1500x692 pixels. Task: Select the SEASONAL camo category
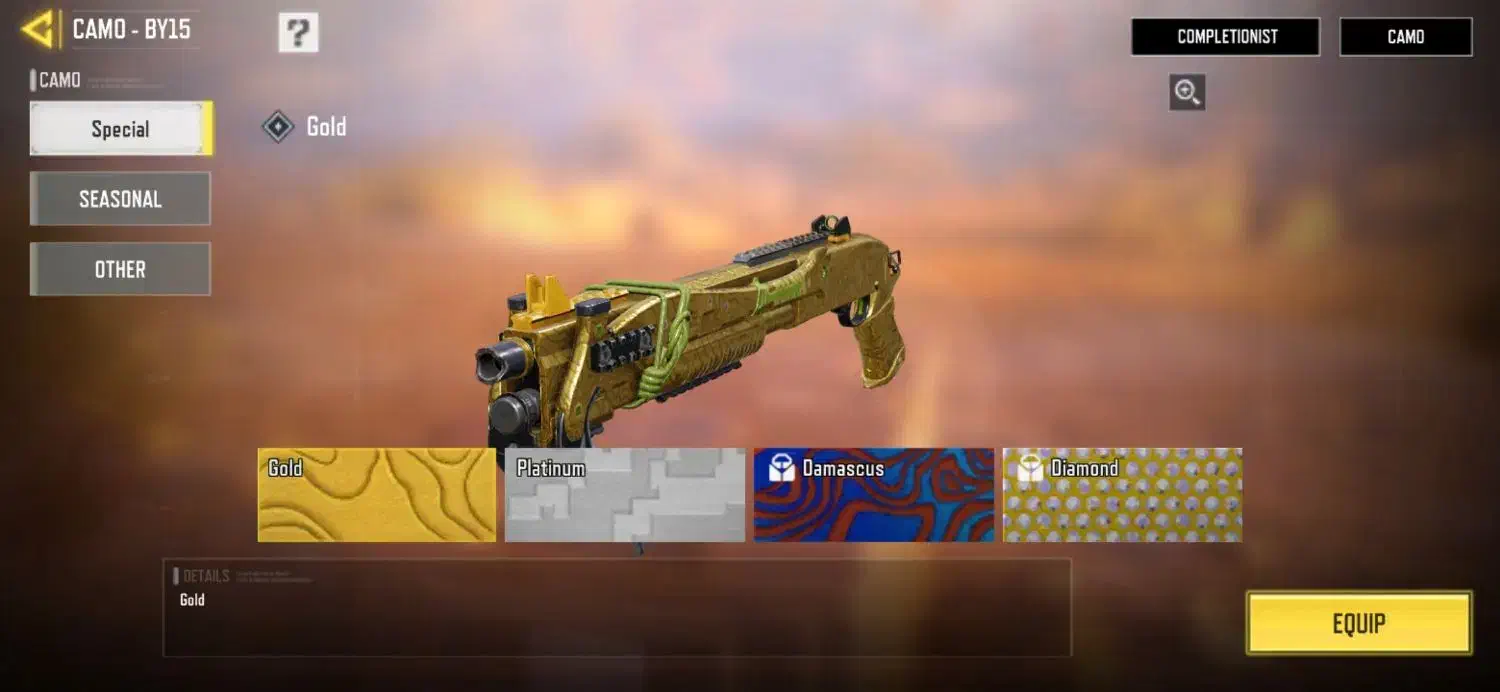120,199
